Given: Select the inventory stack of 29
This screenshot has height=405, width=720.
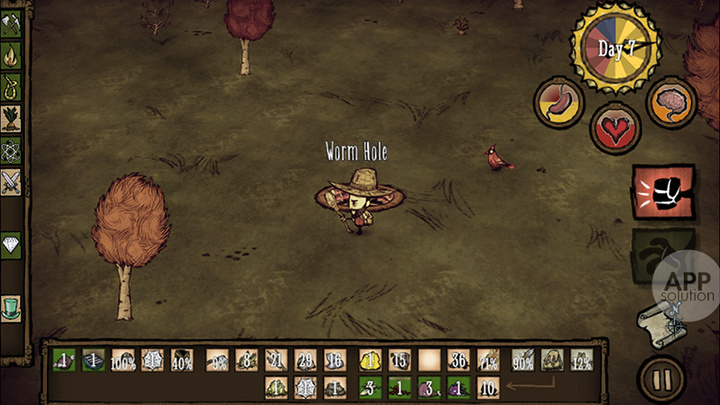Looking at the screenshot, I should coord(305,360).
